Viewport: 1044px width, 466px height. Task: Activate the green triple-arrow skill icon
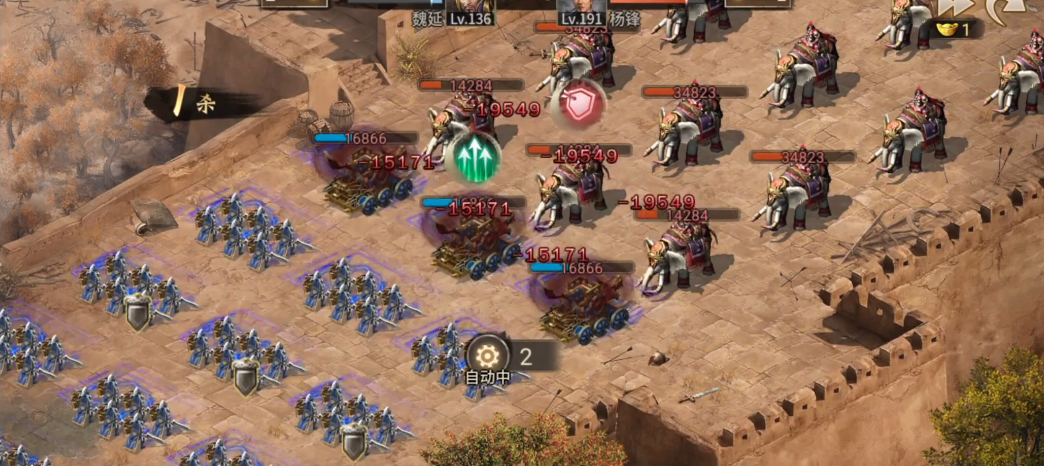pyautogui.click(x=474, y=157)
